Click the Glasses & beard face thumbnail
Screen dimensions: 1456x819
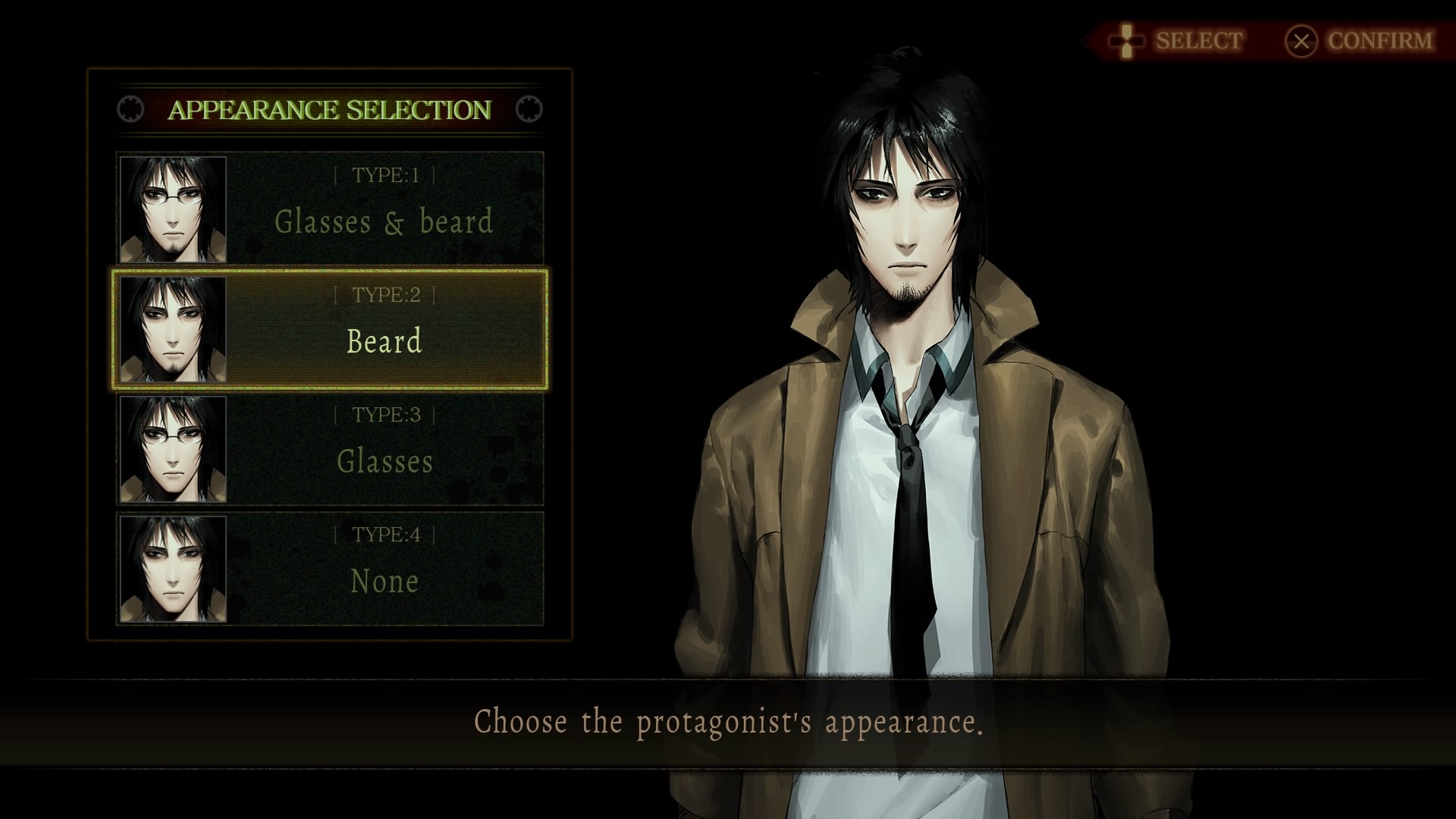pos(173,209)
